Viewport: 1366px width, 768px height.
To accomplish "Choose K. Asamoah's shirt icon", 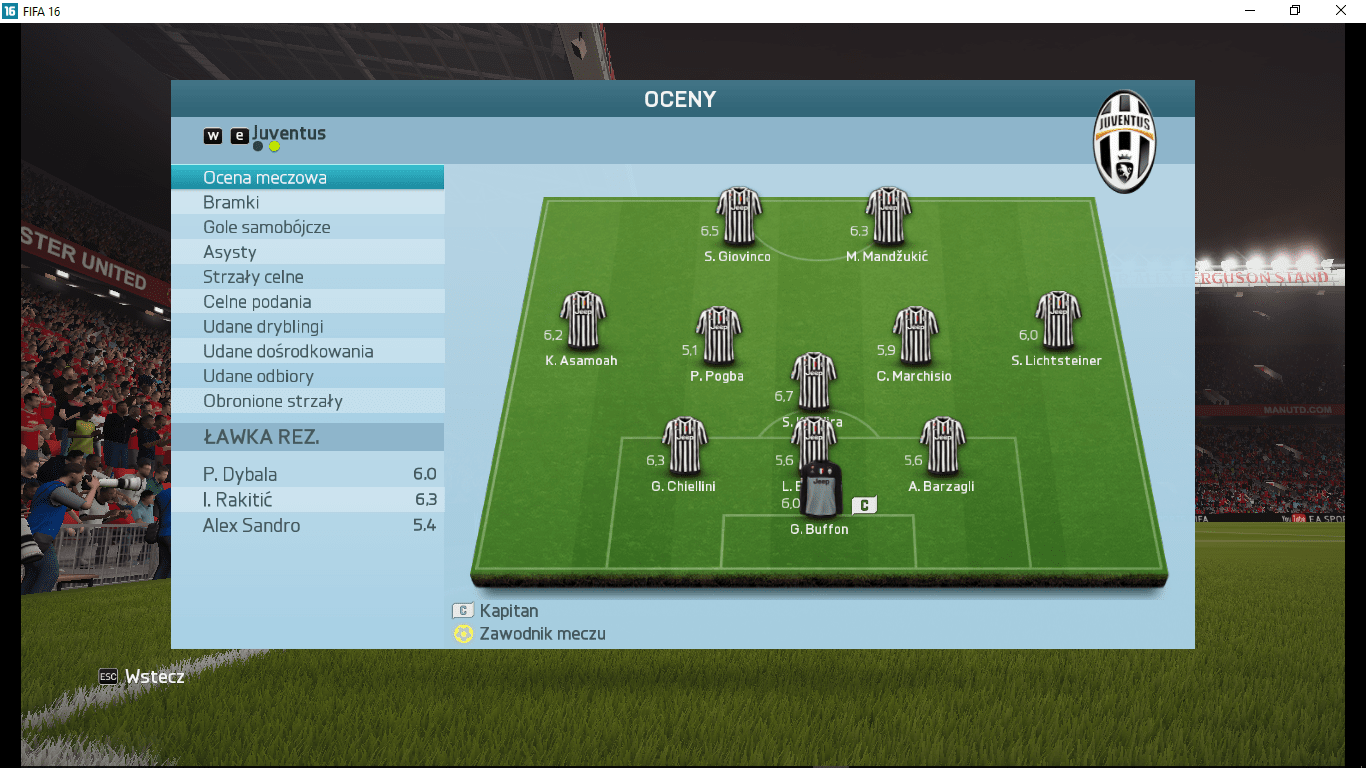I will coord(583,321).
